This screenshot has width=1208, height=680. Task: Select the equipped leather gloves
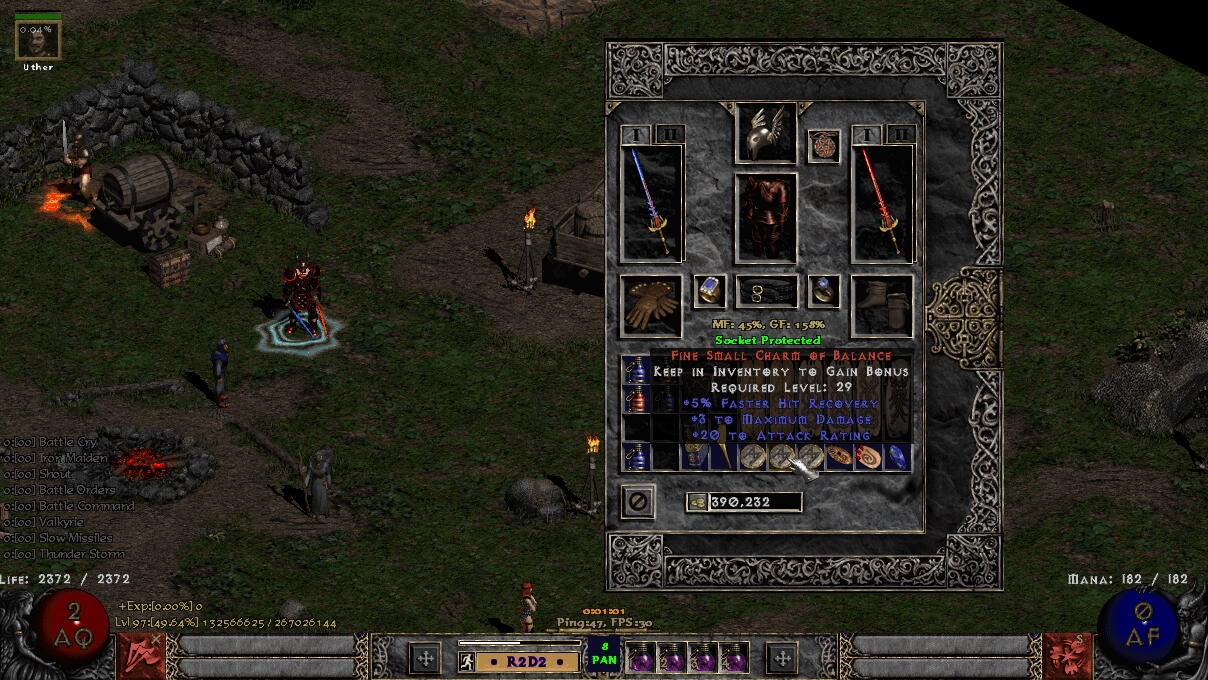click(651, 305)
